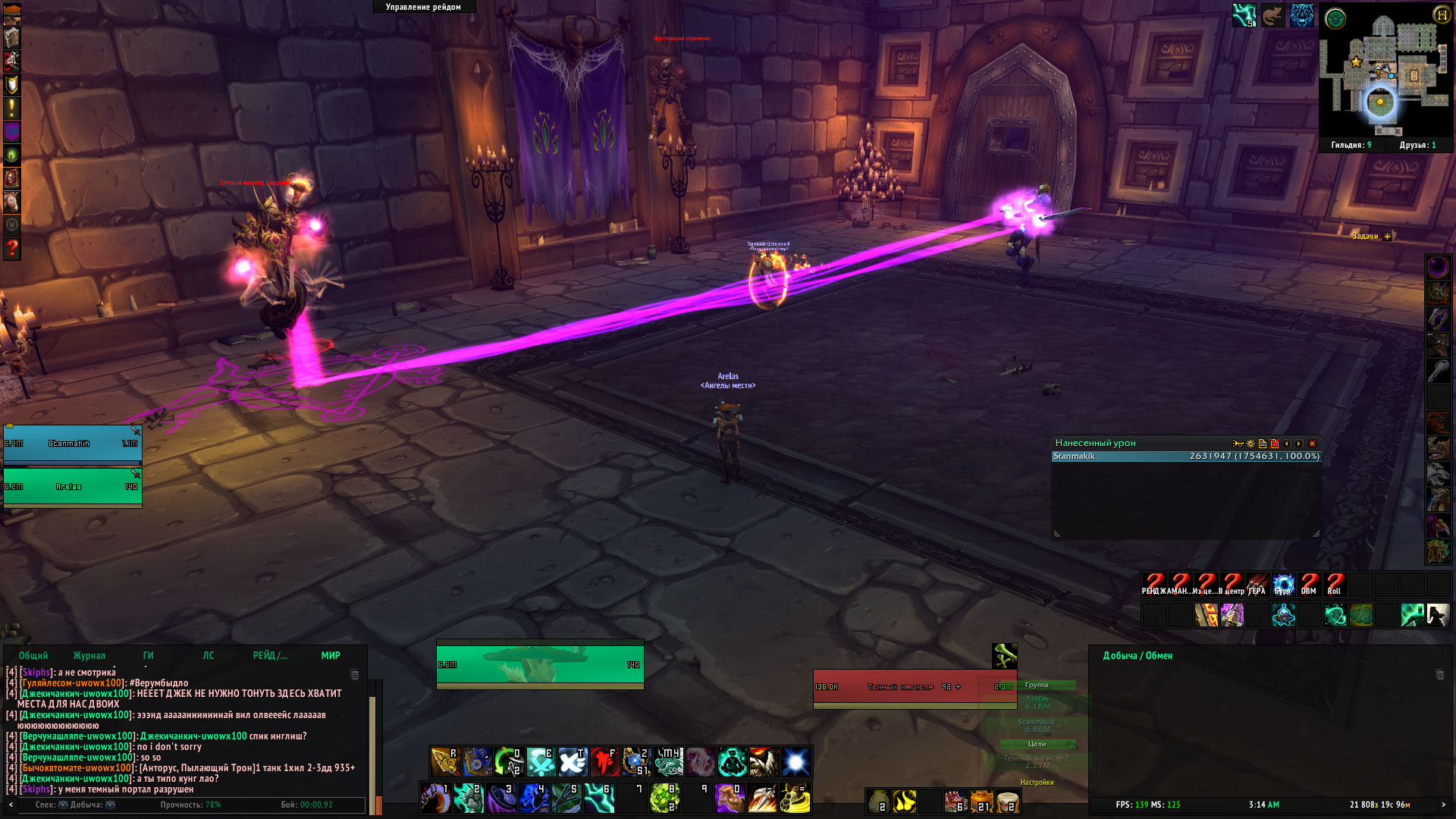The image size is (1456, 819).
Task: Run the DBM macro button
Action: (1308, 584)
